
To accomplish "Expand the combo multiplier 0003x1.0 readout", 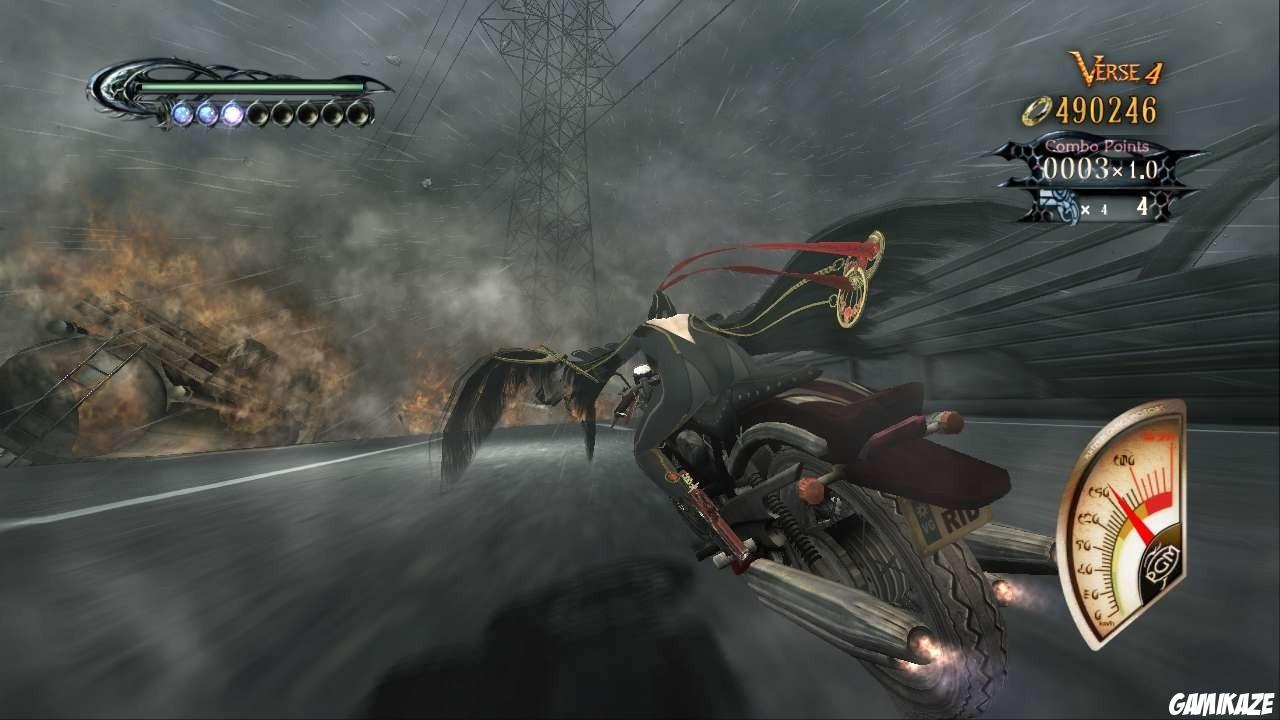I will [x=1100, y=170].
